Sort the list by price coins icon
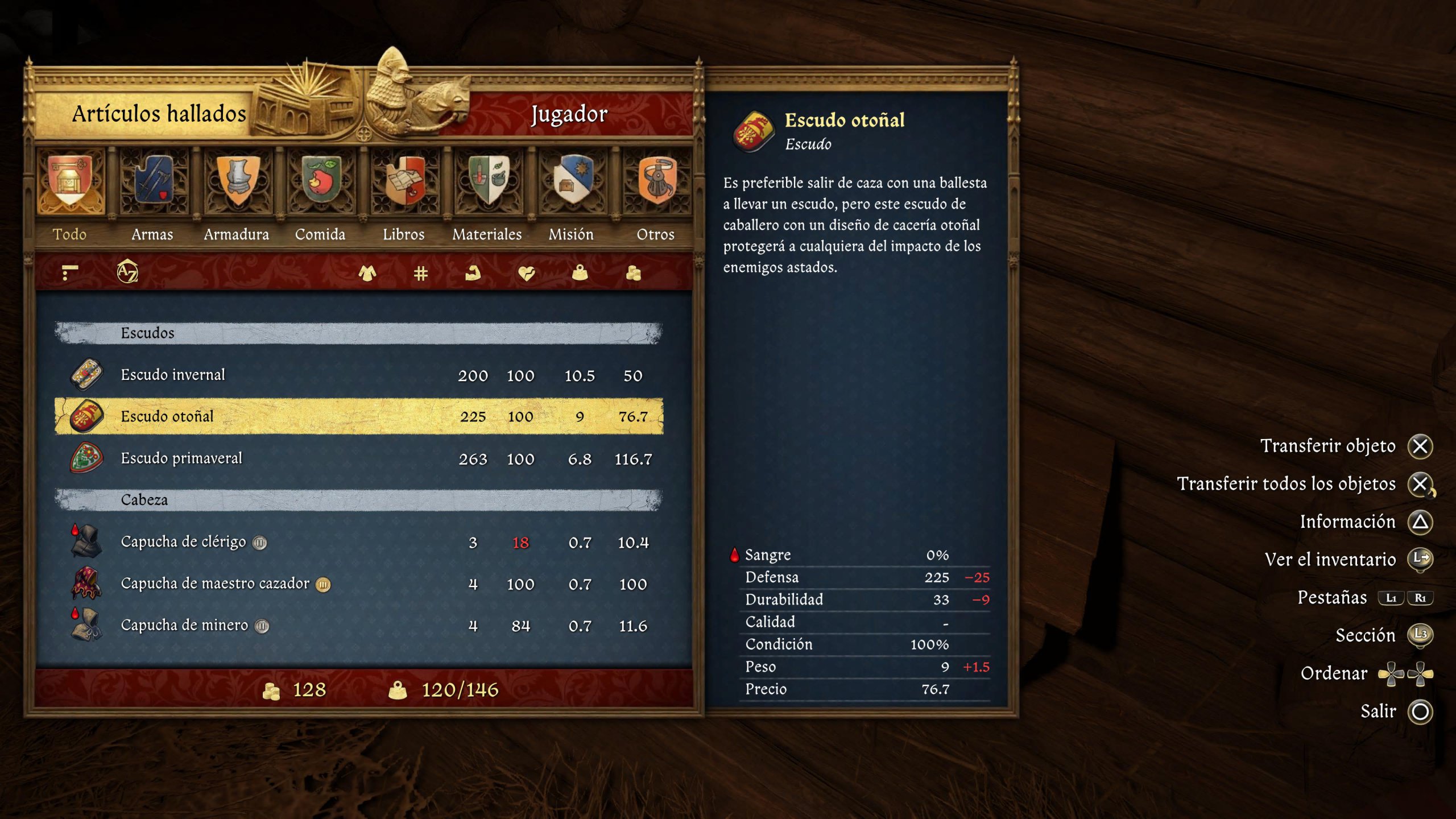This screenshot has width=1456, height=819. 633,274
